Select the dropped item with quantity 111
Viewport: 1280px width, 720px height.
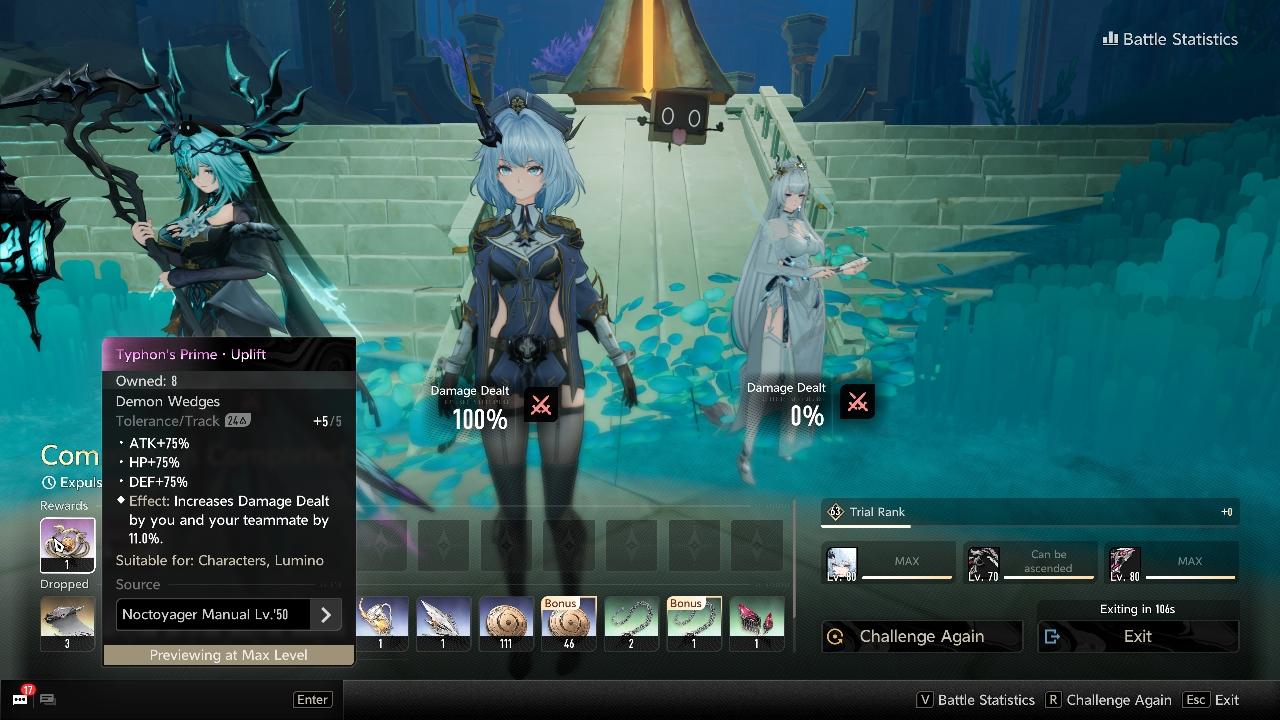(506, 623)
